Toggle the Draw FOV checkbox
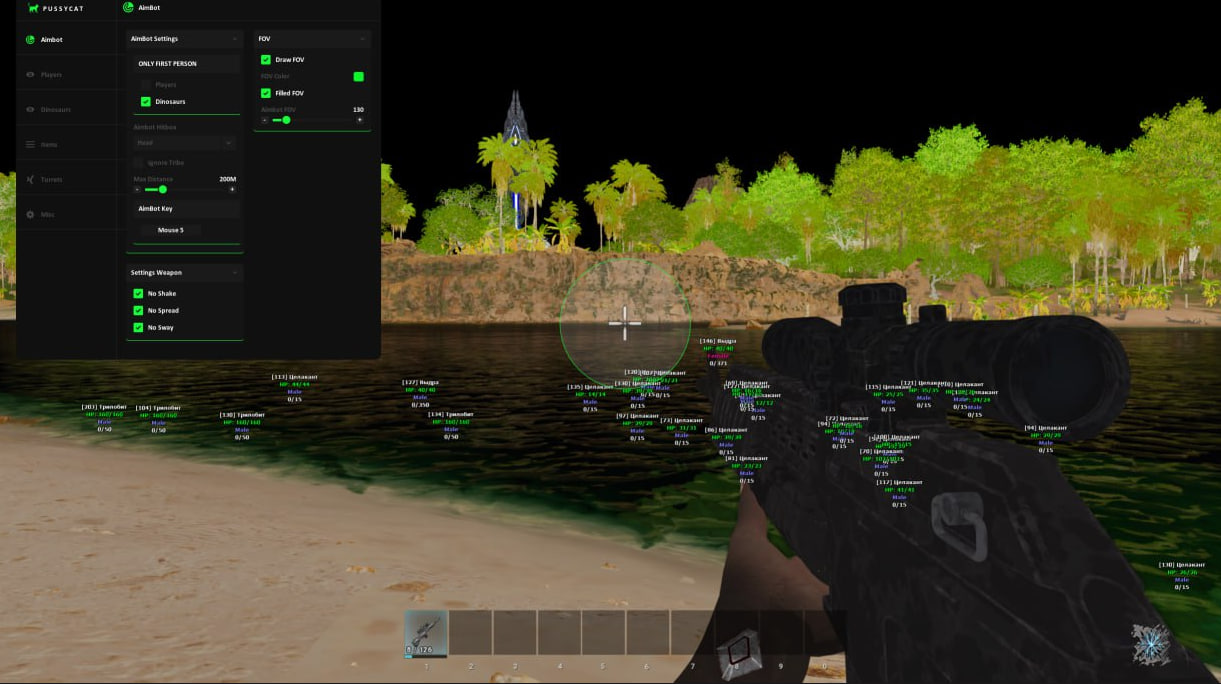1221x684 pixels. point(266,60)
